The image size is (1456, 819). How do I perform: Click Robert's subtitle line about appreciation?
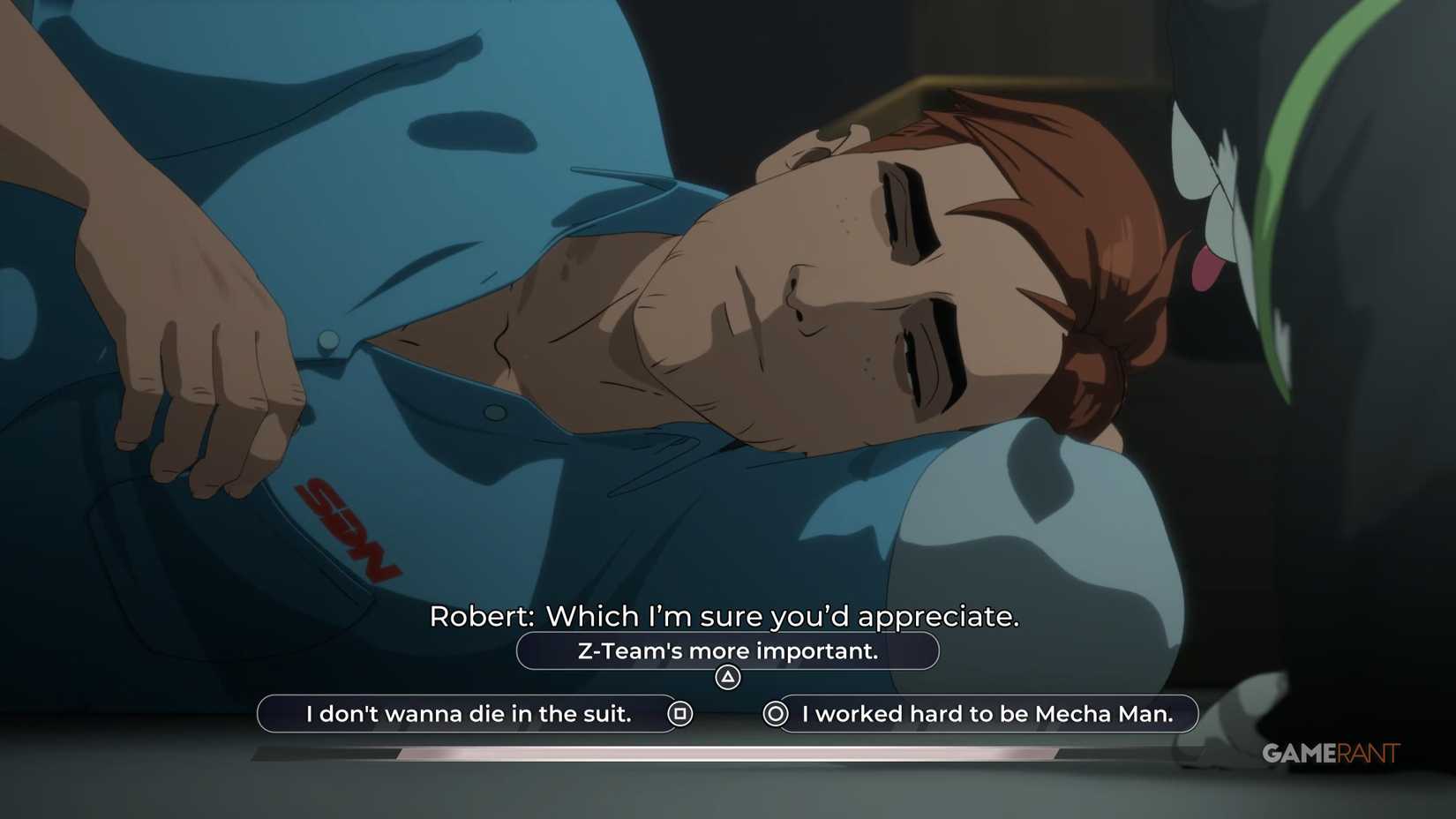coord(724,617)
